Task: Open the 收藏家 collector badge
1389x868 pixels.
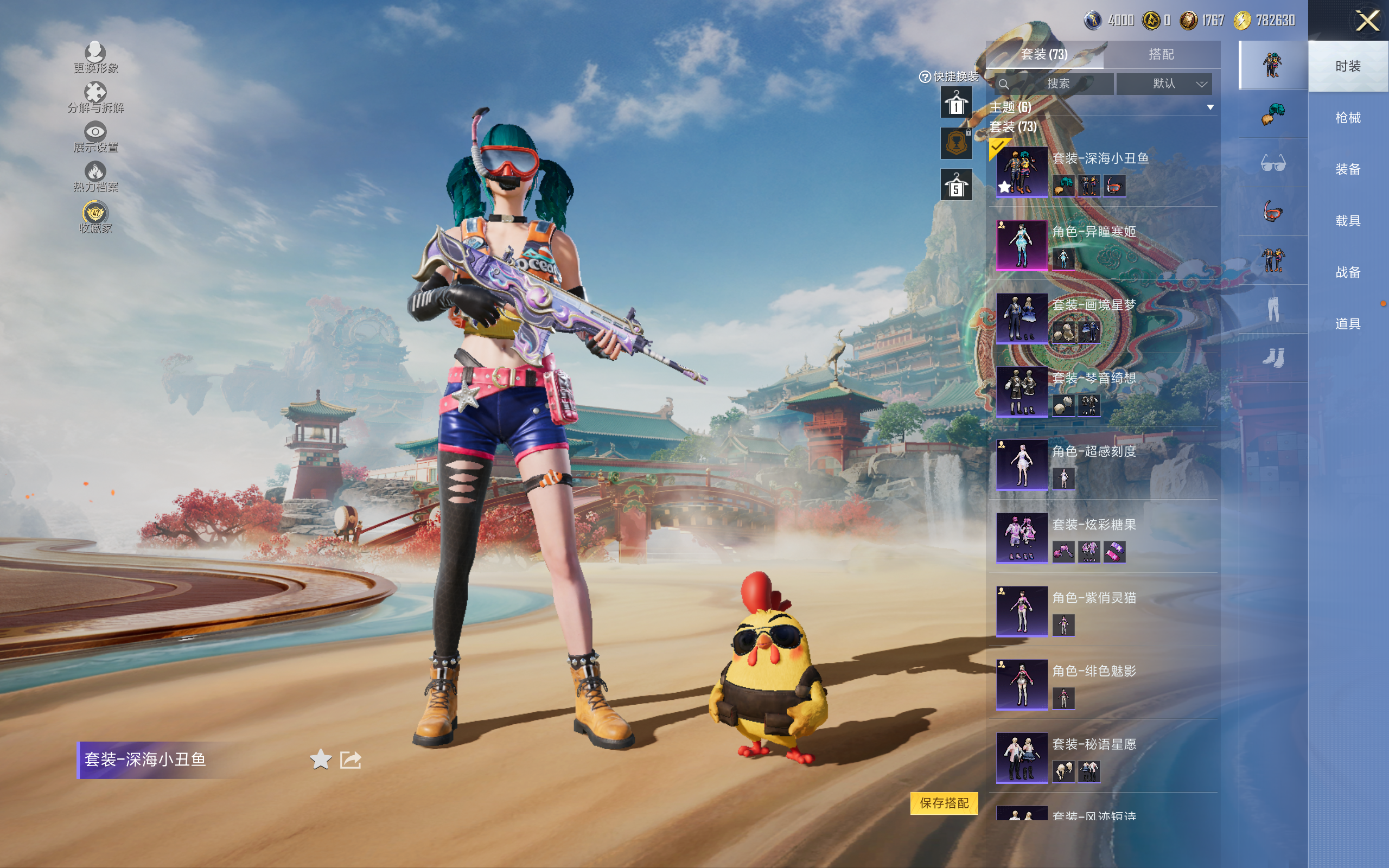Action: (x=95, y=218)
